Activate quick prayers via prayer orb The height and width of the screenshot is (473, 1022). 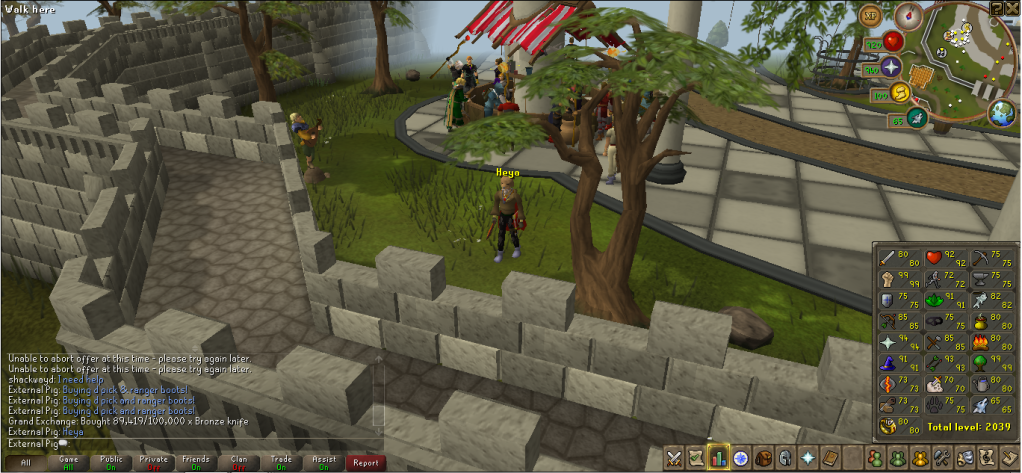(x=891, y=67)
